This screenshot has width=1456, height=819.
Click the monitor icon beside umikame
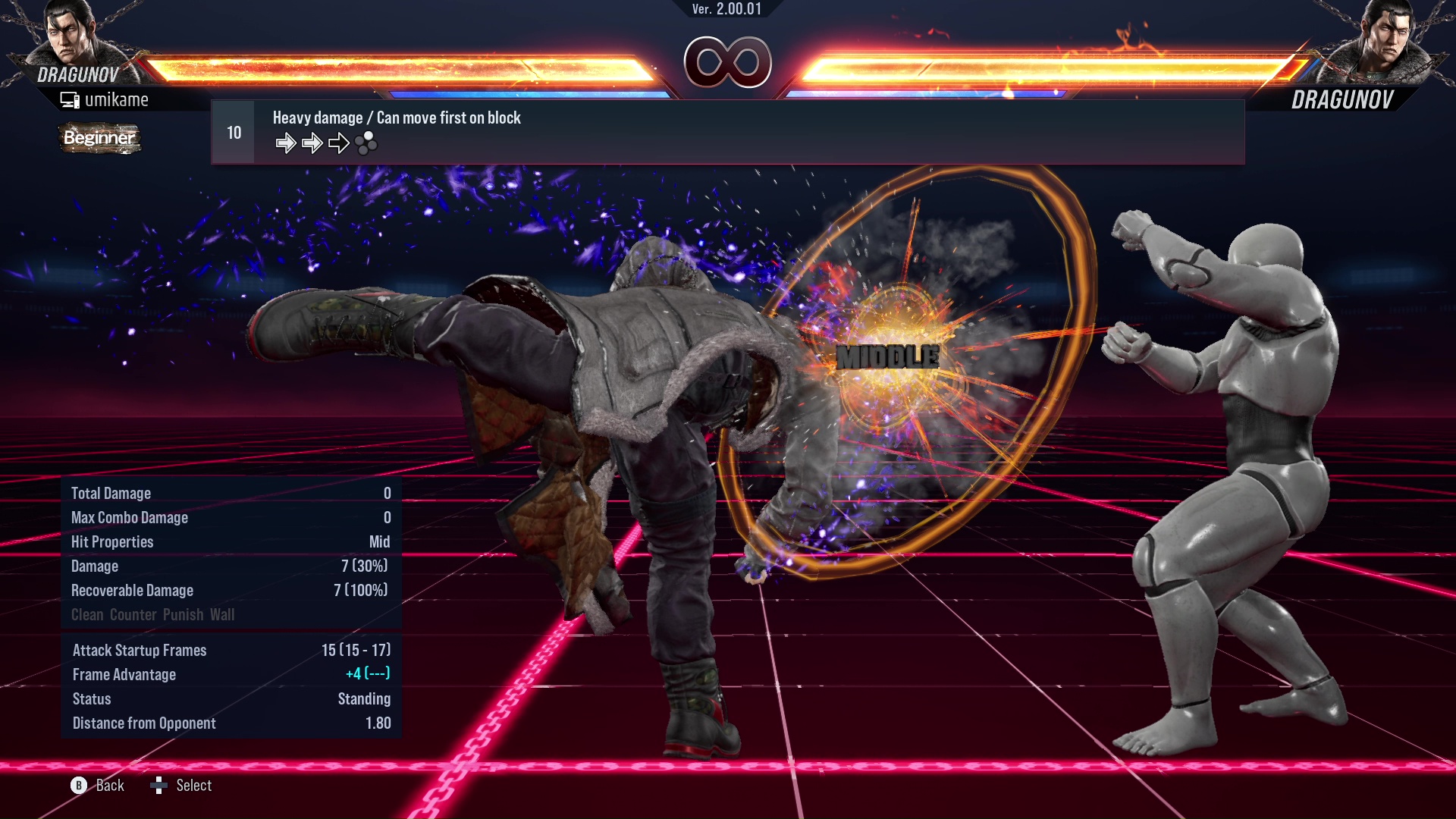[71, 99]
